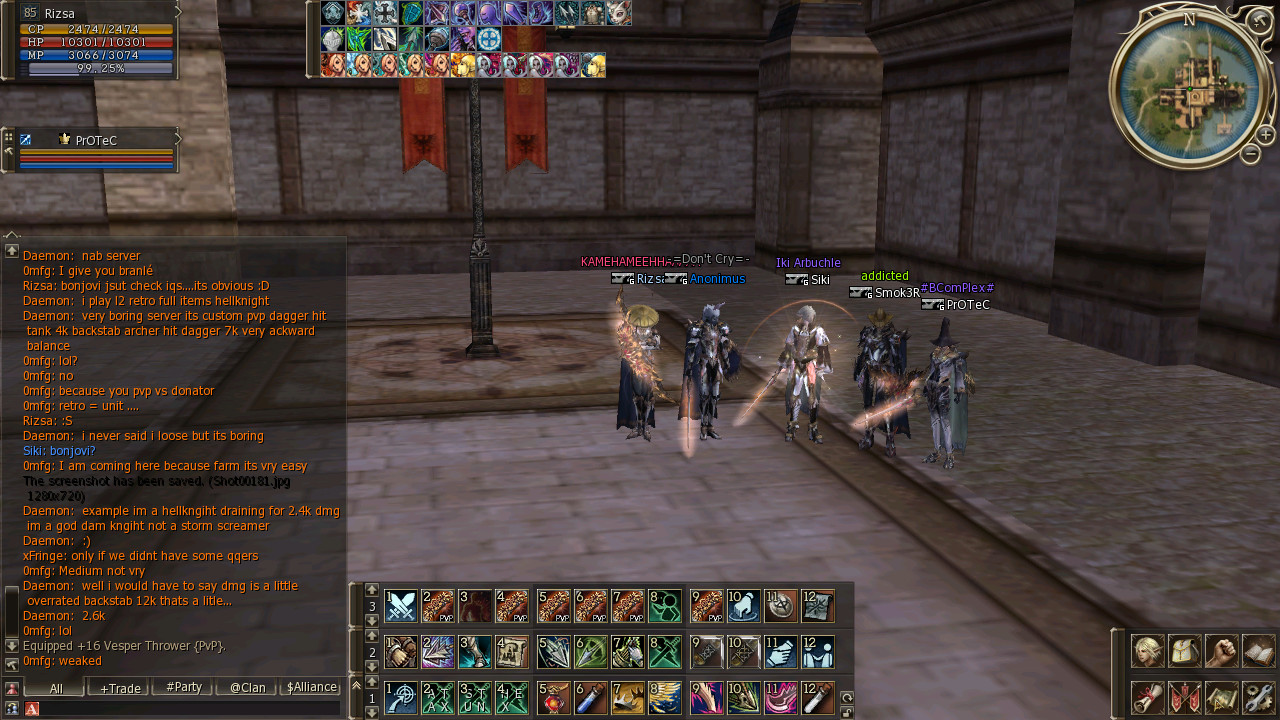This screenshot has height=720, width=1280.
Task: Switch to the +Trade chat tab
Action: (120, 688)
